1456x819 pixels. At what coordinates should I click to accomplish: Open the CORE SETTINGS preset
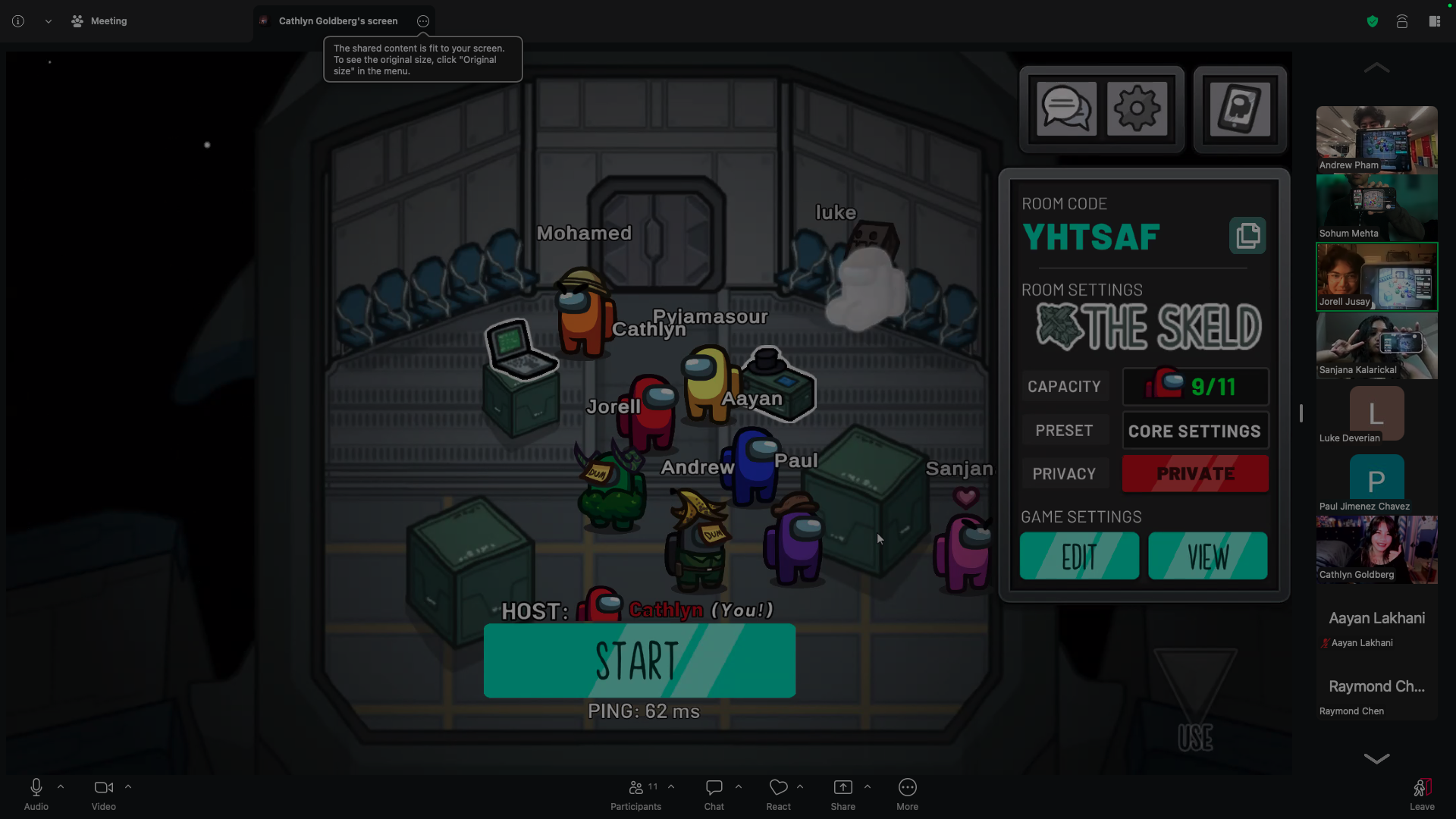pyautogui.click(x=1195, y=431)
